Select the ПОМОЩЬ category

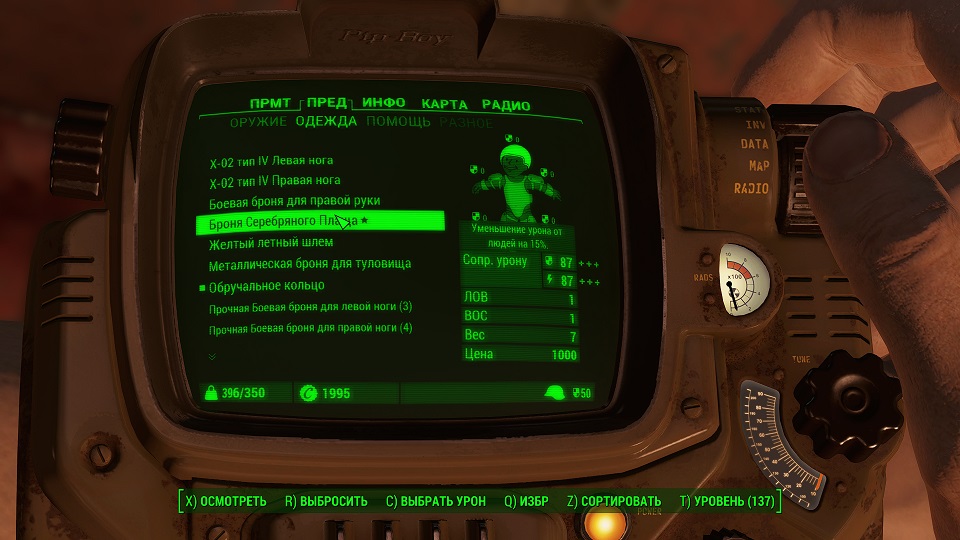[x=398, y=122]
